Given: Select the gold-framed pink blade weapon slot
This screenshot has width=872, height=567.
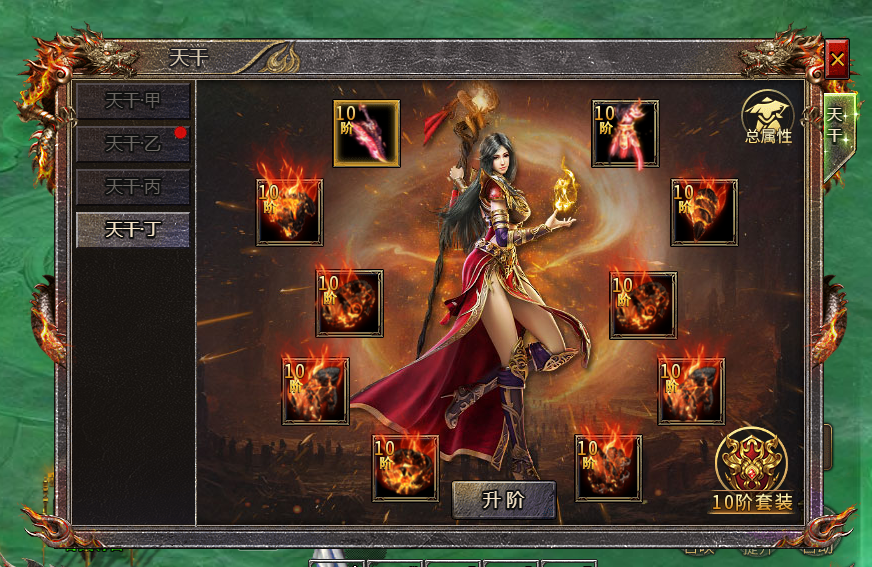Looking at the screenshot, I should tap(366, 133).
